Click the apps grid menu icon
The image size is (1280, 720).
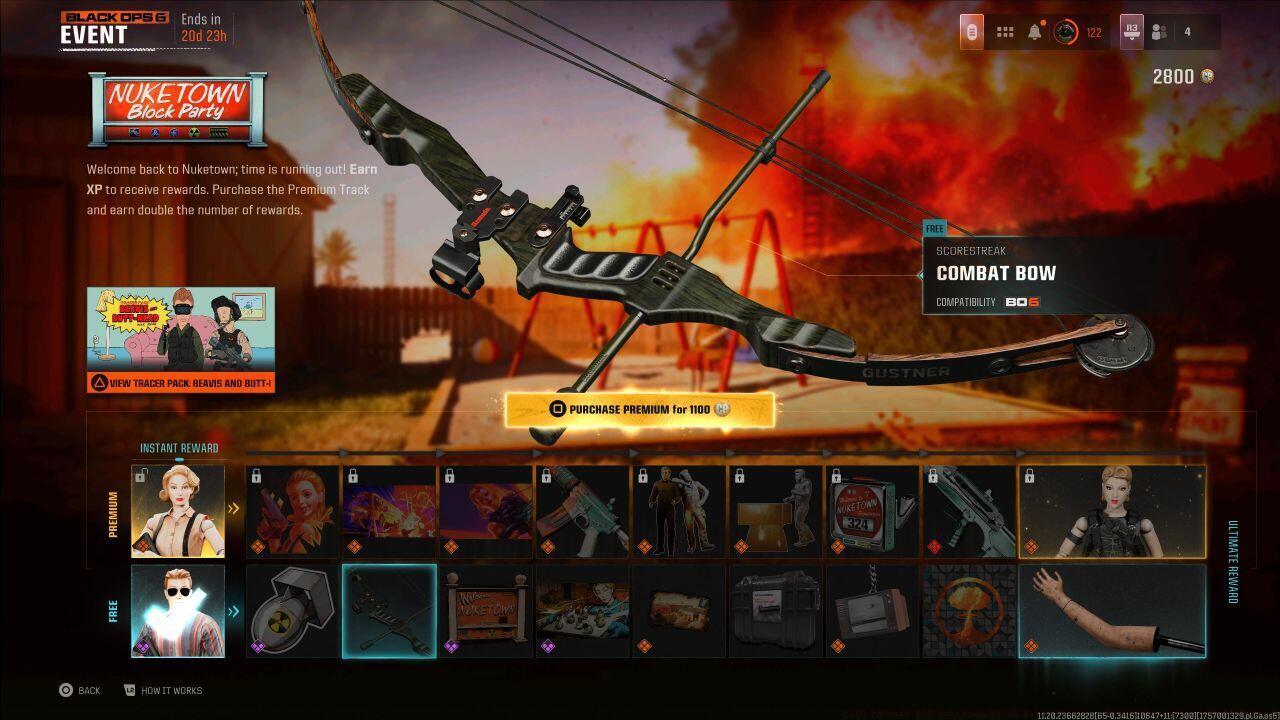(1004, 31)
